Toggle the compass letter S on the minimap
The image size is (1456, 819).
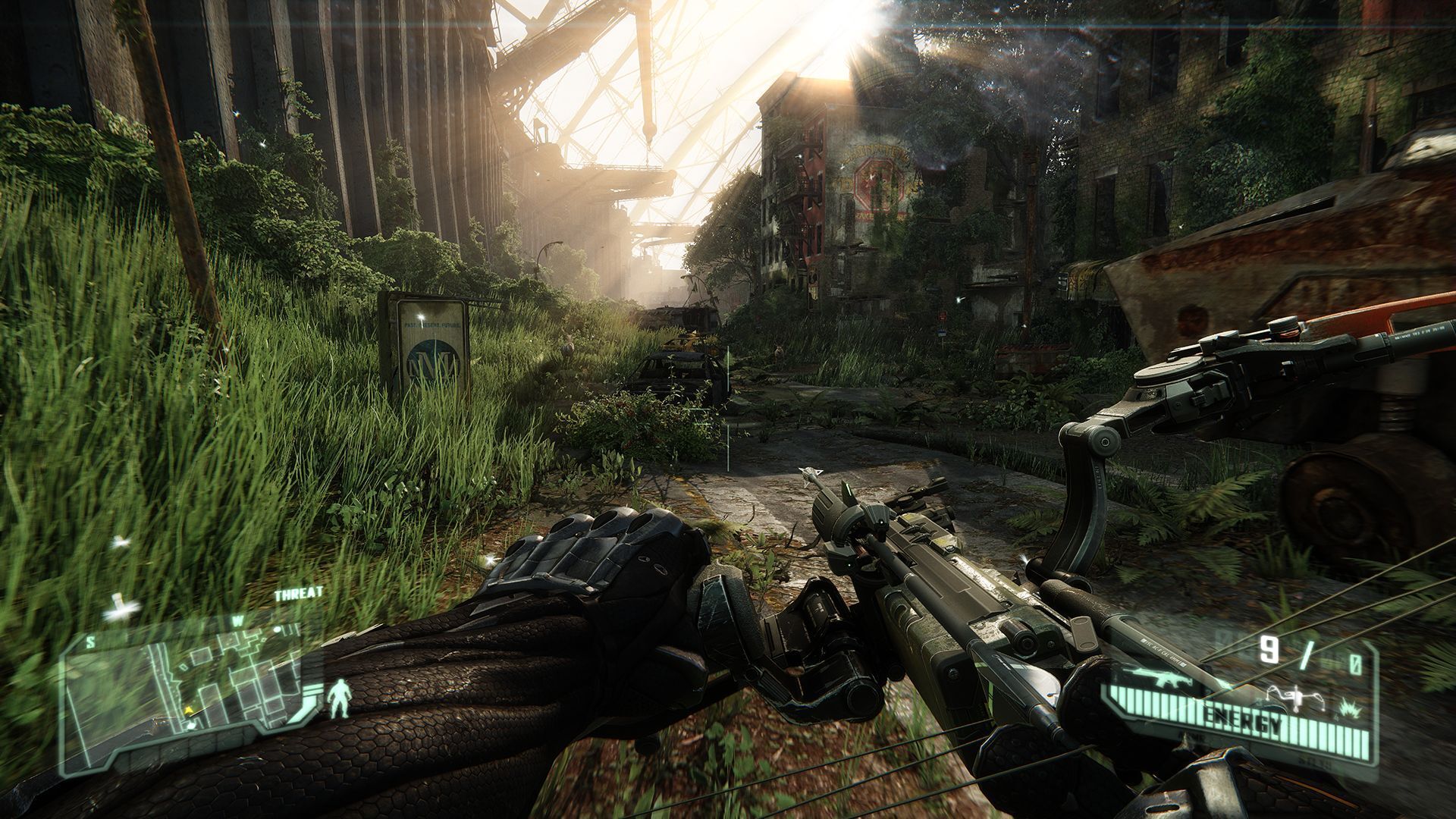click(90, 642)
